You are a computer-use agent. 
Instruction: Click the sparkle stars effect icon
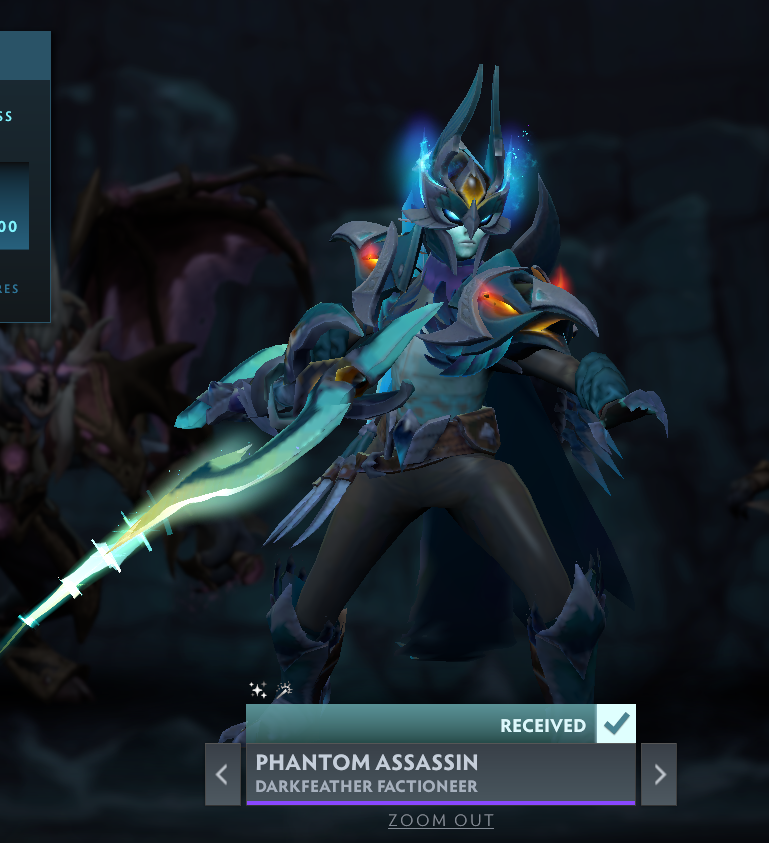tap(257, 689)
